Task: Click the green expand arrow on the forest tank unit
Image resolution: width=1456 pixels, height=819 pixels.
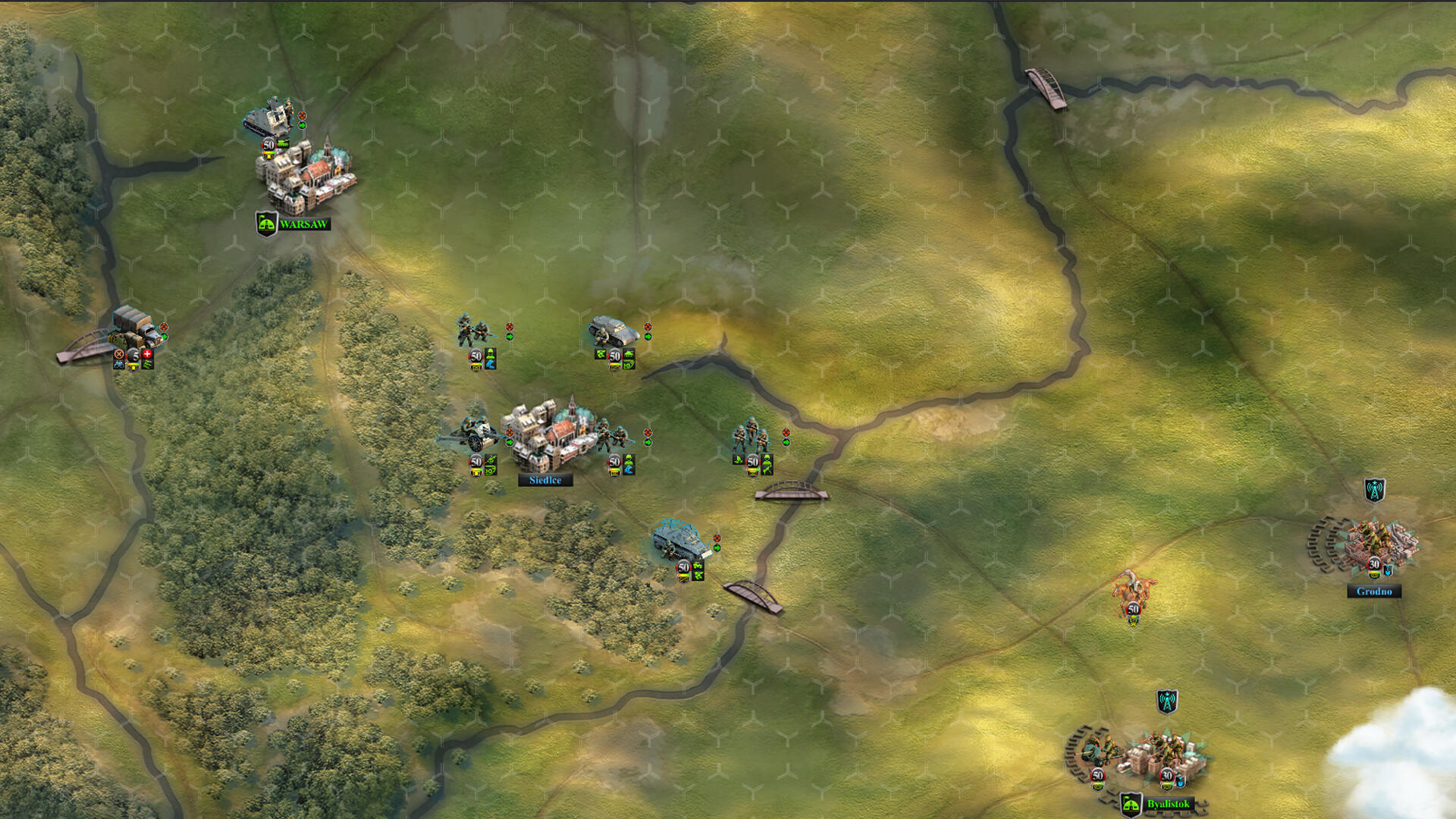Action: (x=717, y=548)
